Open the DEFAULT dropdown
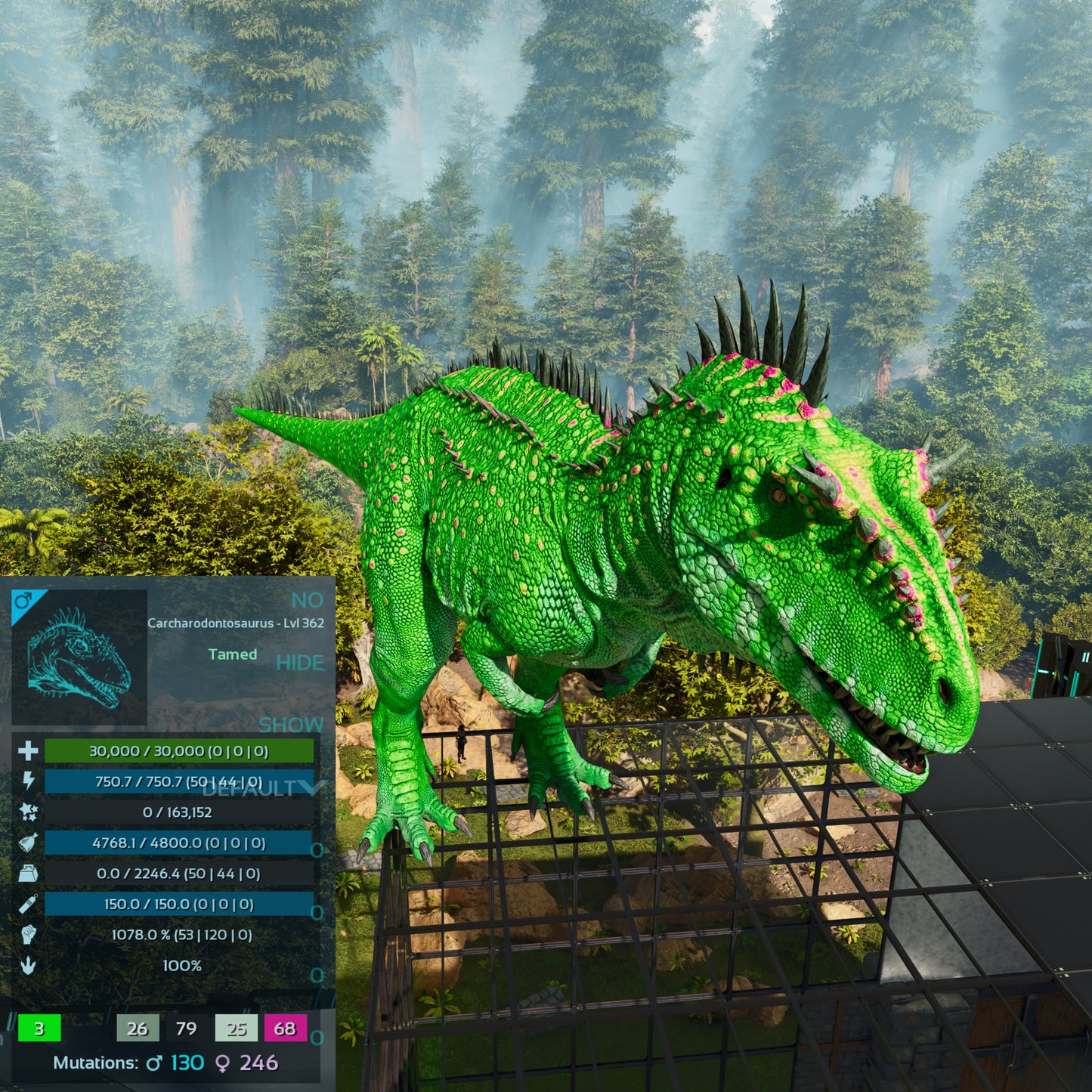 (x=262, y=789)
